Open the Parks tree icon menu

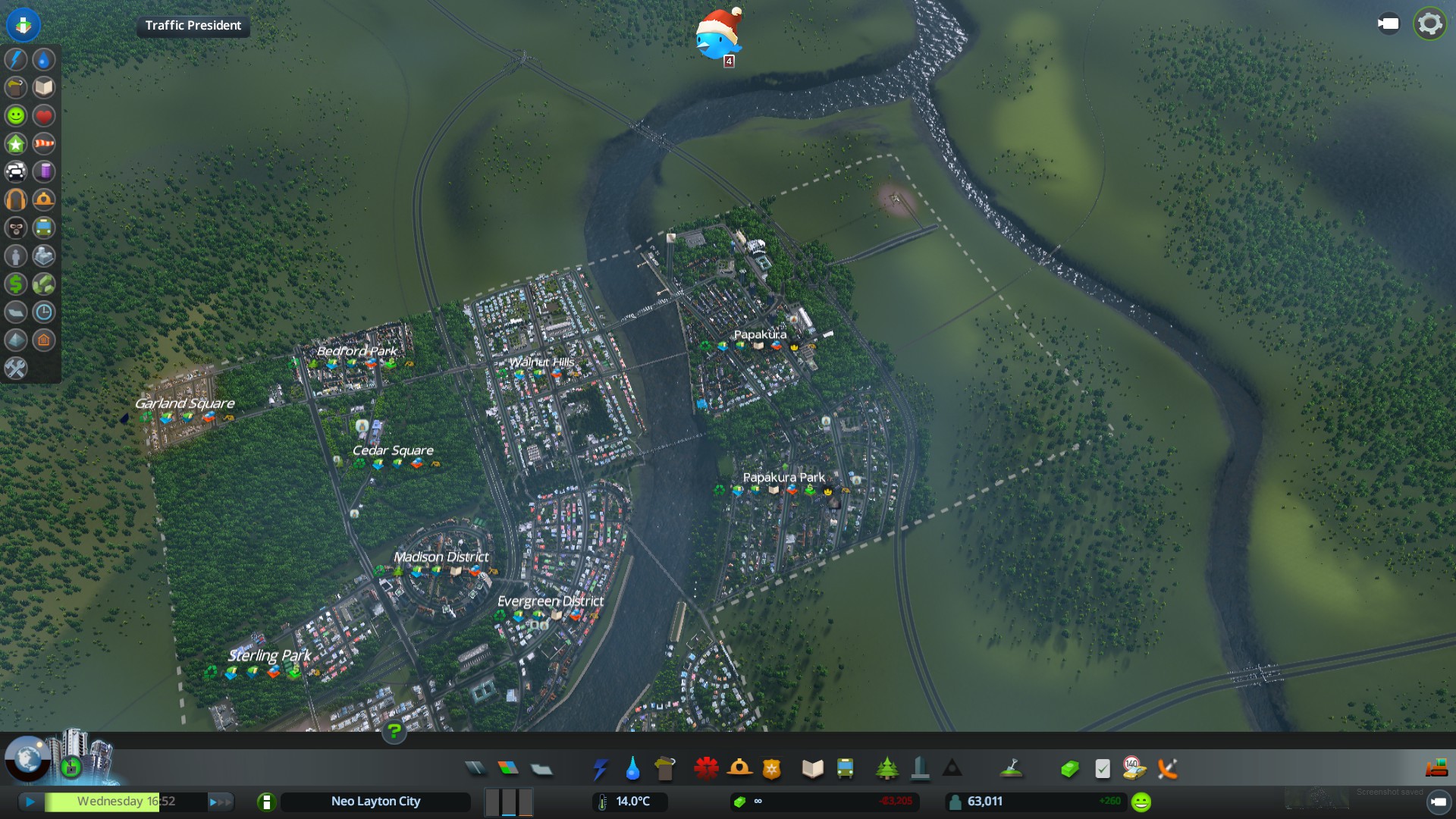[x=886, y=769]
